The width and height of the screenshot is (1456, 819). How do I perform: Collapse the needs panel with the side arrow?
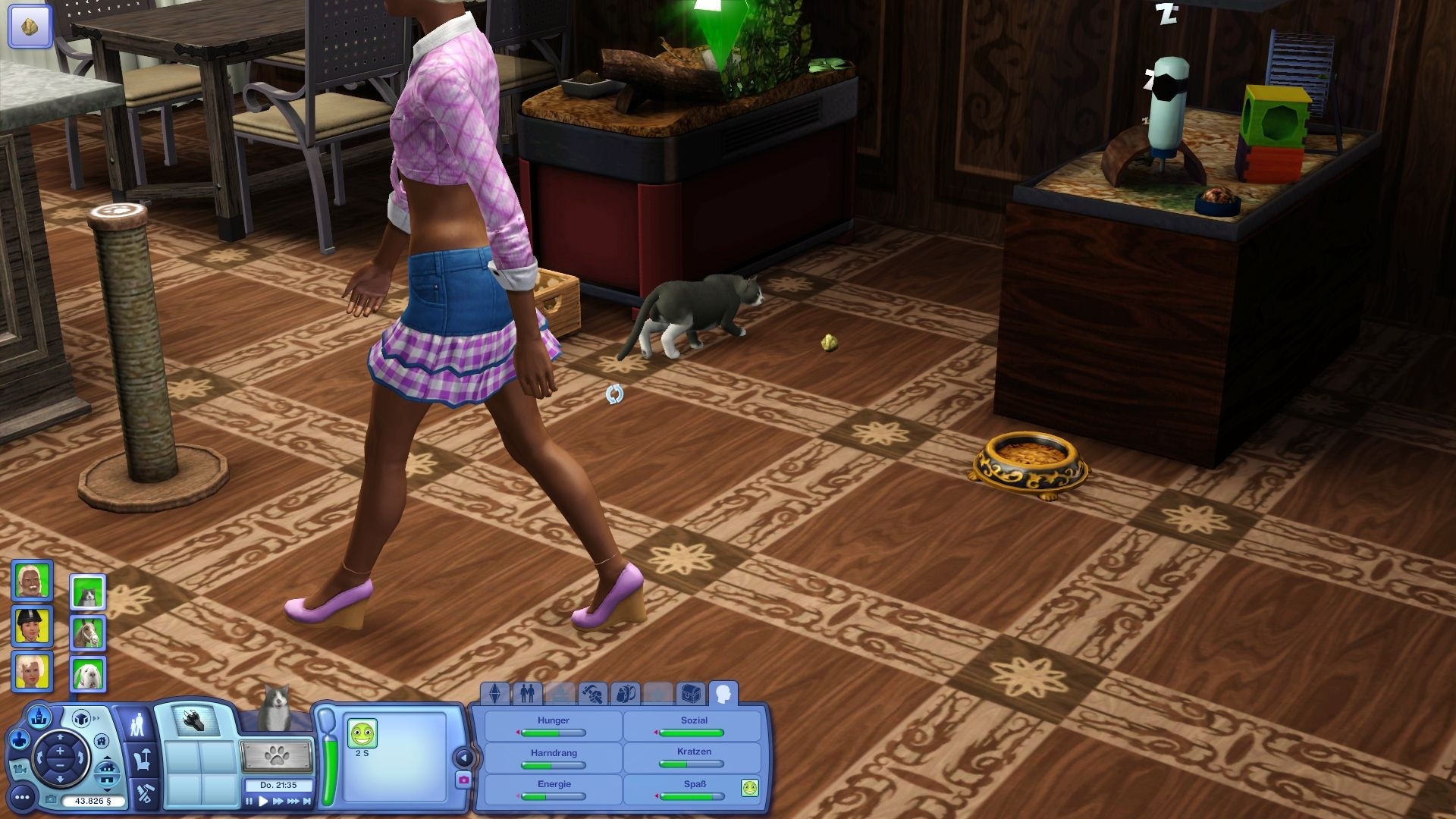click(x=462, y=757)
